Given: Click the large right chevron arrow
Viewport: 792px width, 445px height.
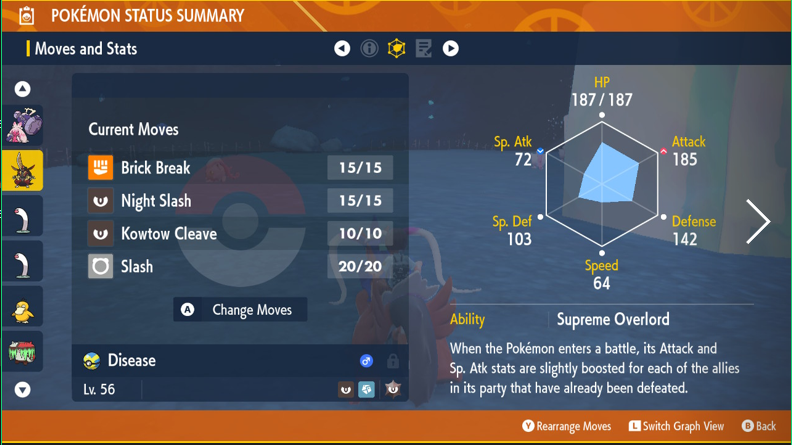Looking at the screenshot, I should point(758,222).
